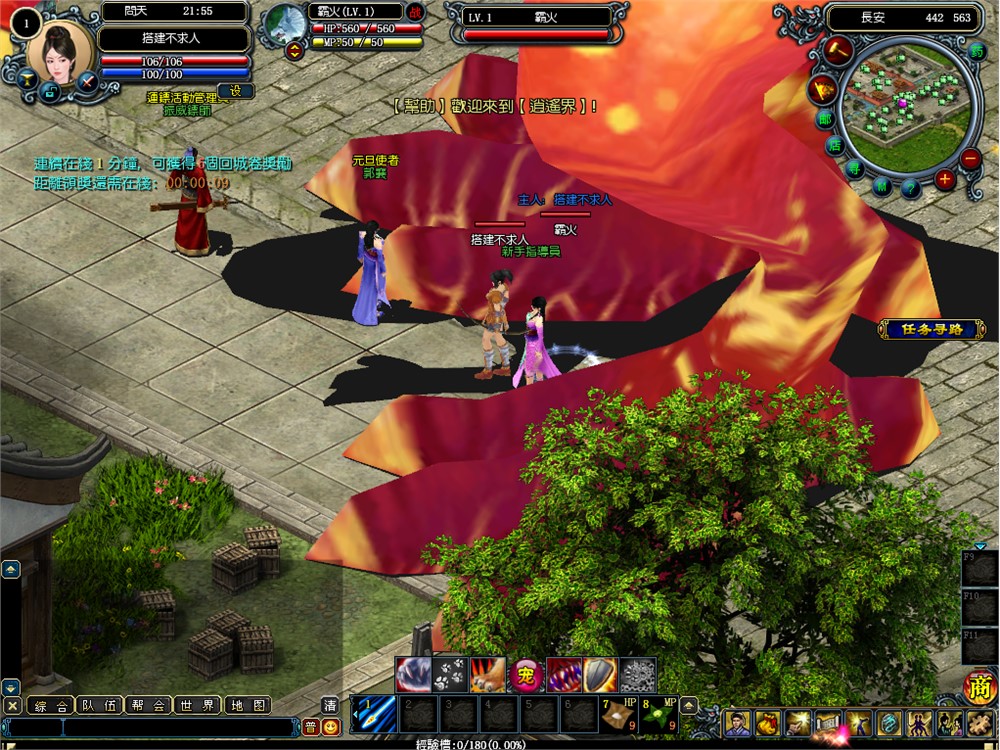Use the HP potion in slot 7

pyautogui.click(x=619, y=714)
